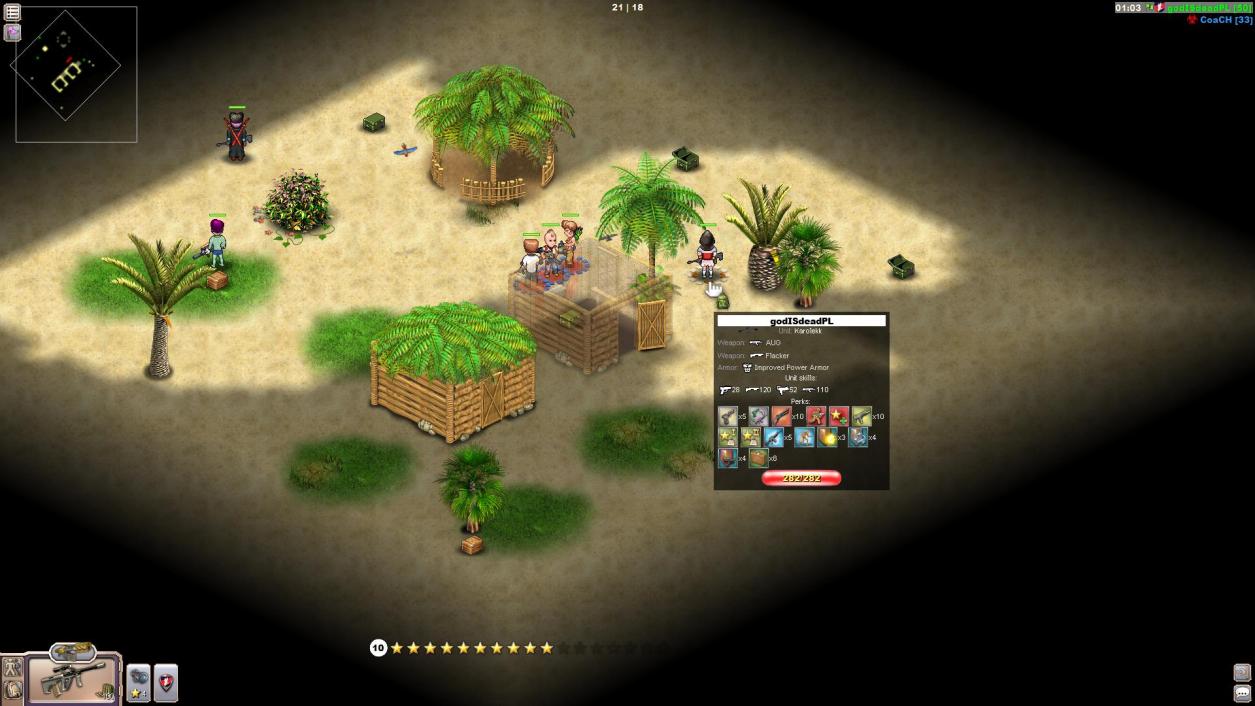This screenshot has height=706, width=1255.
Task: Activate the grenade item with the star
Action: point(138,682)
